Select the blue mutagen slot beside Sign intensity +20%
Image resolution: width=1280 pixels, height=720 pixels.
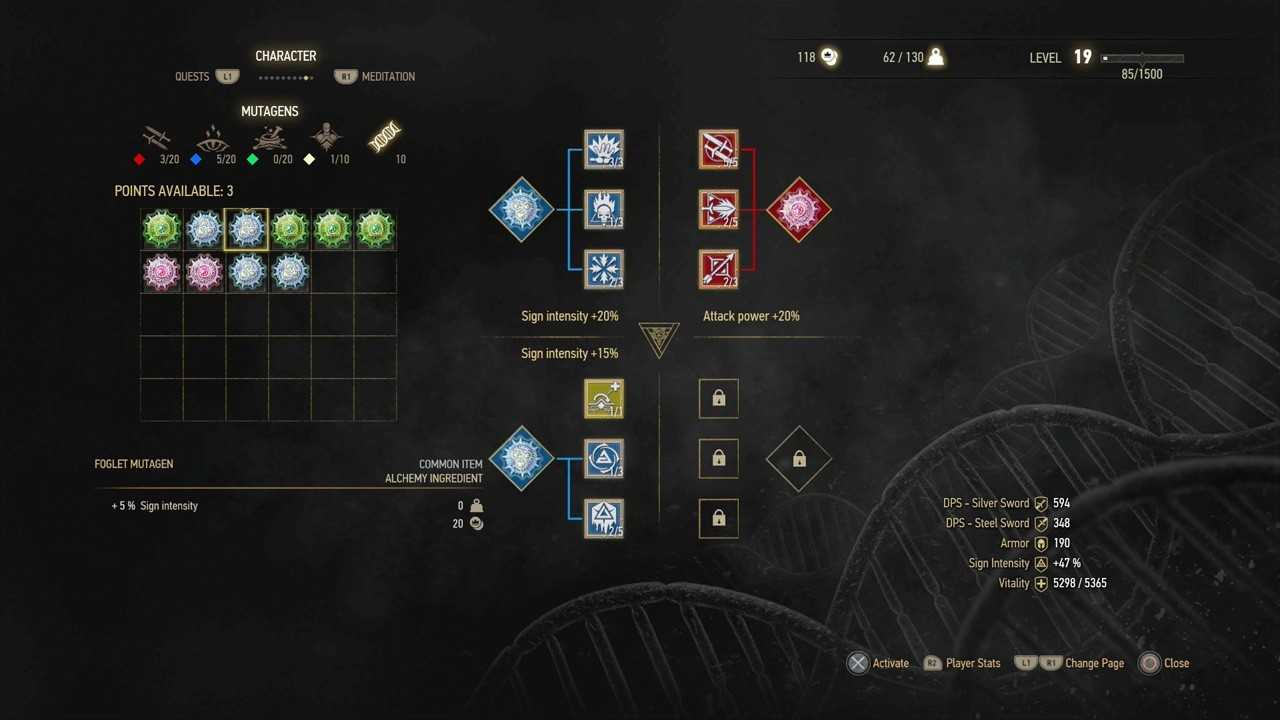[521, 210]
